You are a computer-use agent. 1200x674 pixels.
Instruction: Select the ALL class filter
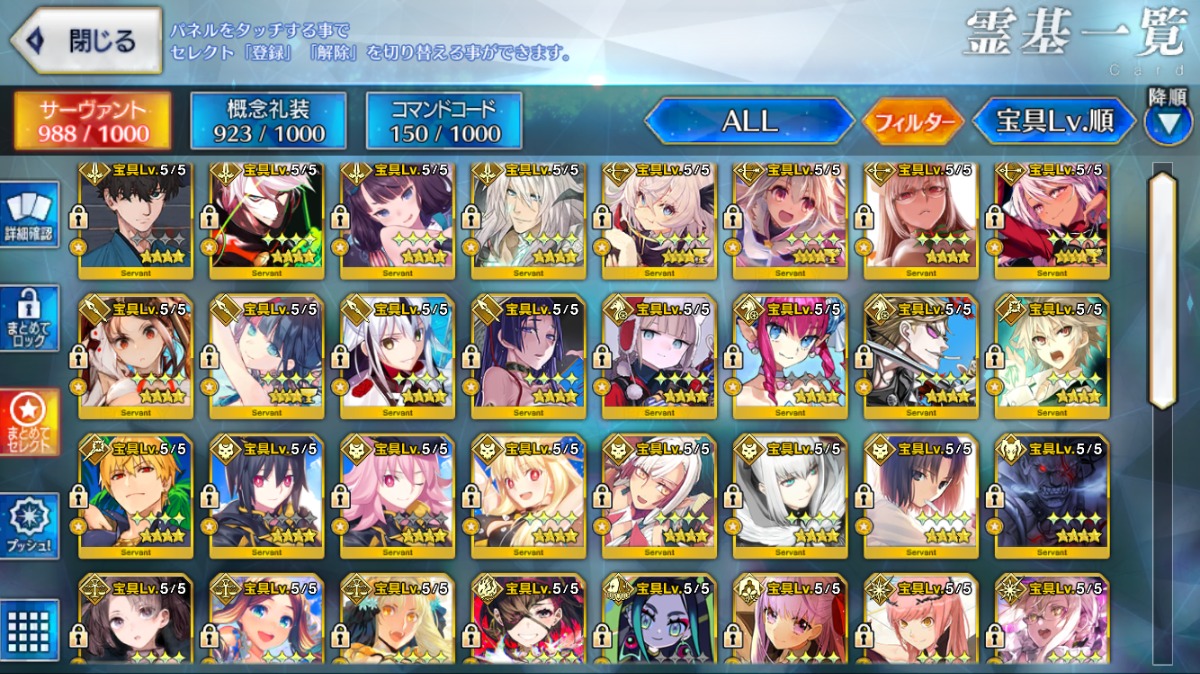click(750, 122)
